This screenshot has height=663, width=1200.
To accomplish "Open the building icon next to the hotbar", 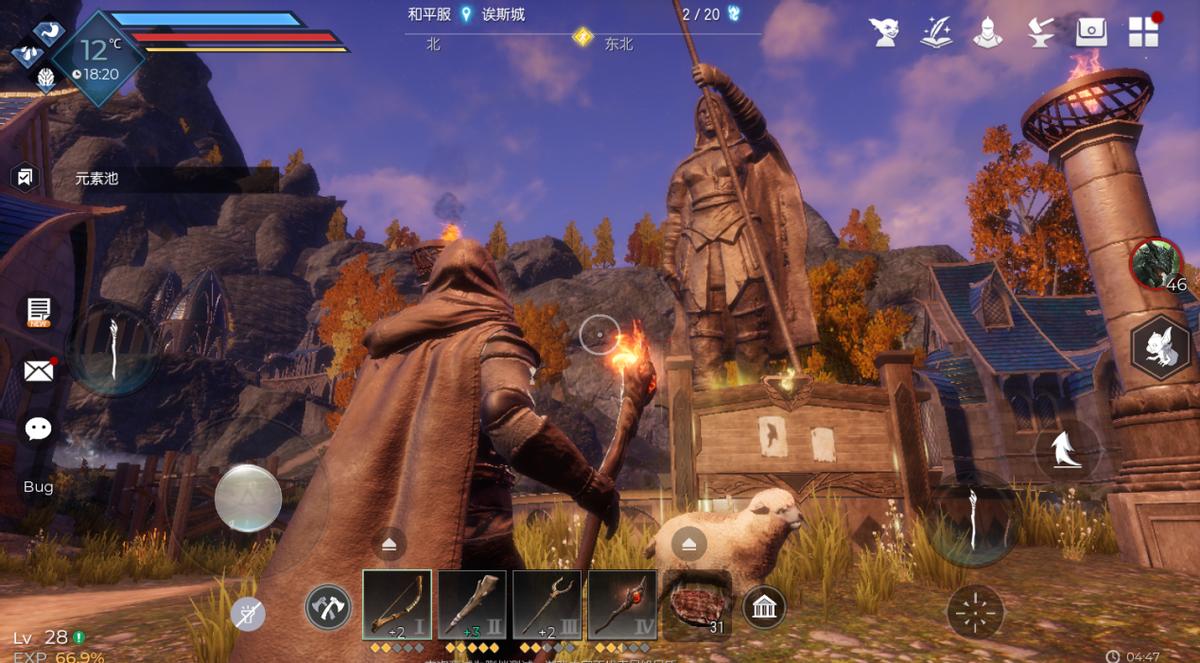I will pyautogui.click(x=764, y=607).
